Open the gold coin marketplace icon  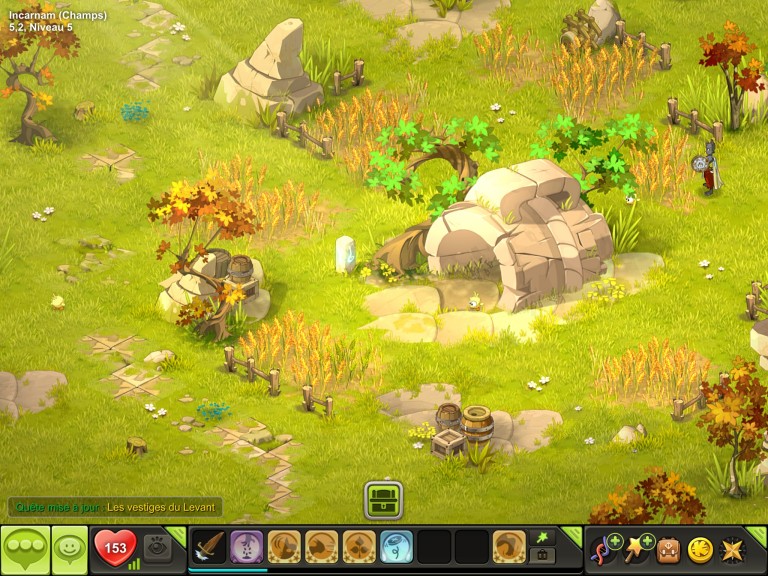pos(700,548)
